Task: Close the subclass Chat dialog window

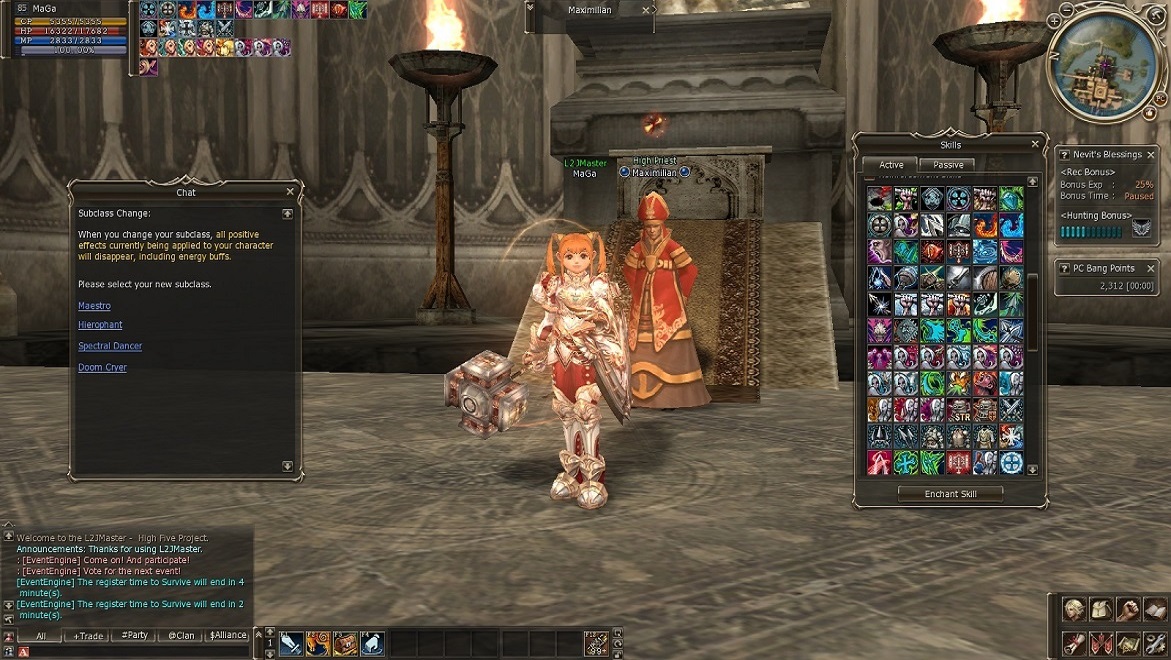Action: (290, 192)
